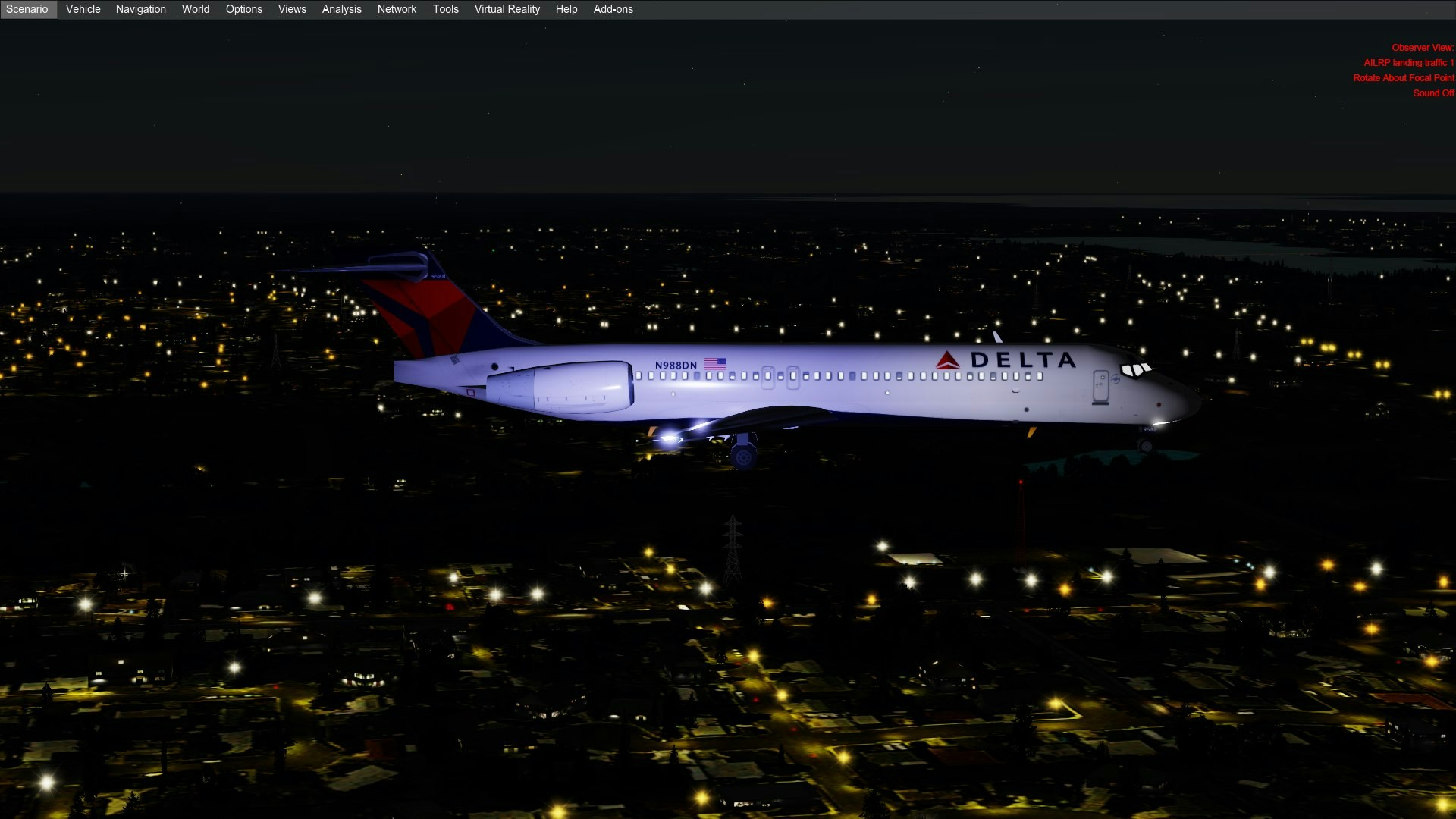This screenshot has width=1456, height=819.
Task: Open the Vehicle menu
Action: [x=83, y=9]
